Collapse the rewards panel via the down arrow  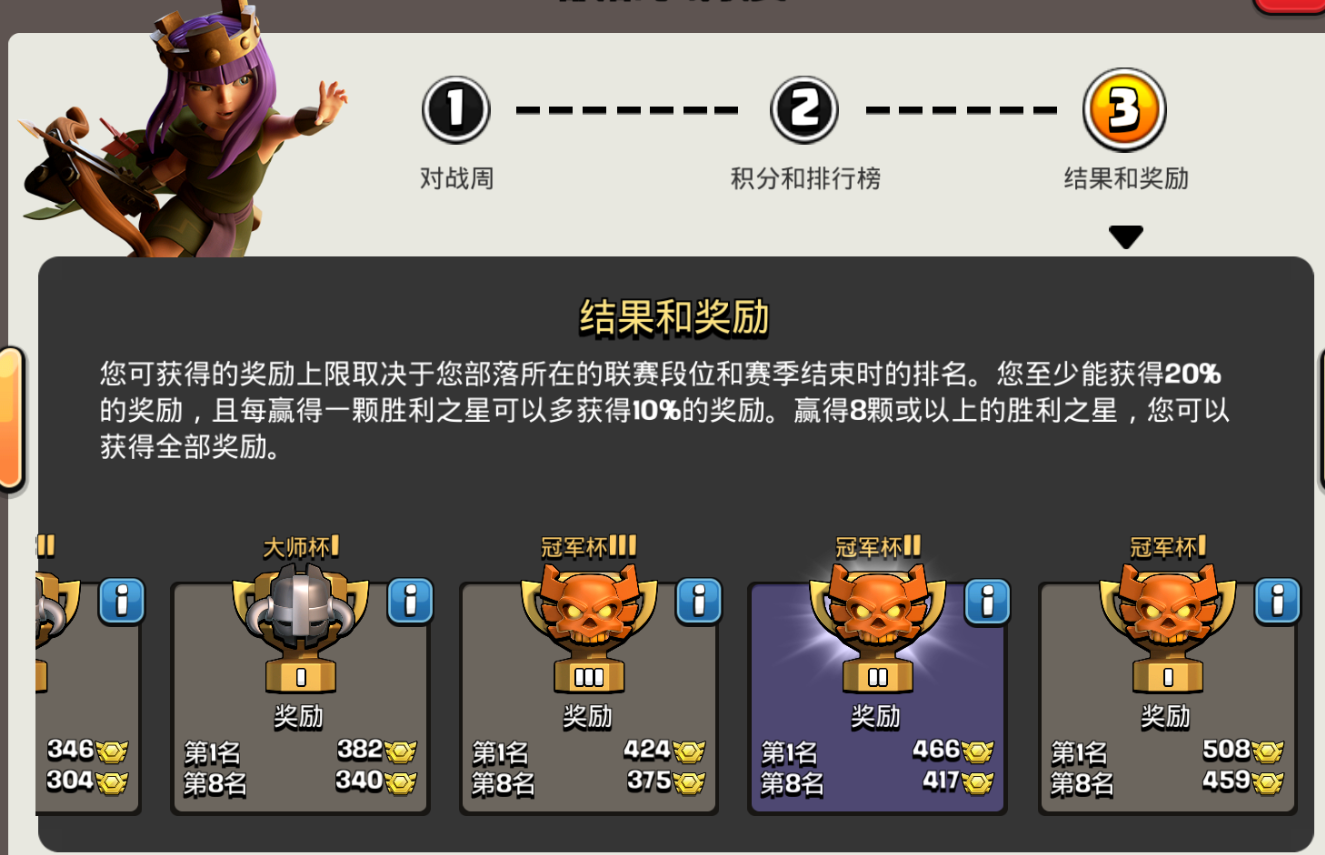coord(1126,236)
